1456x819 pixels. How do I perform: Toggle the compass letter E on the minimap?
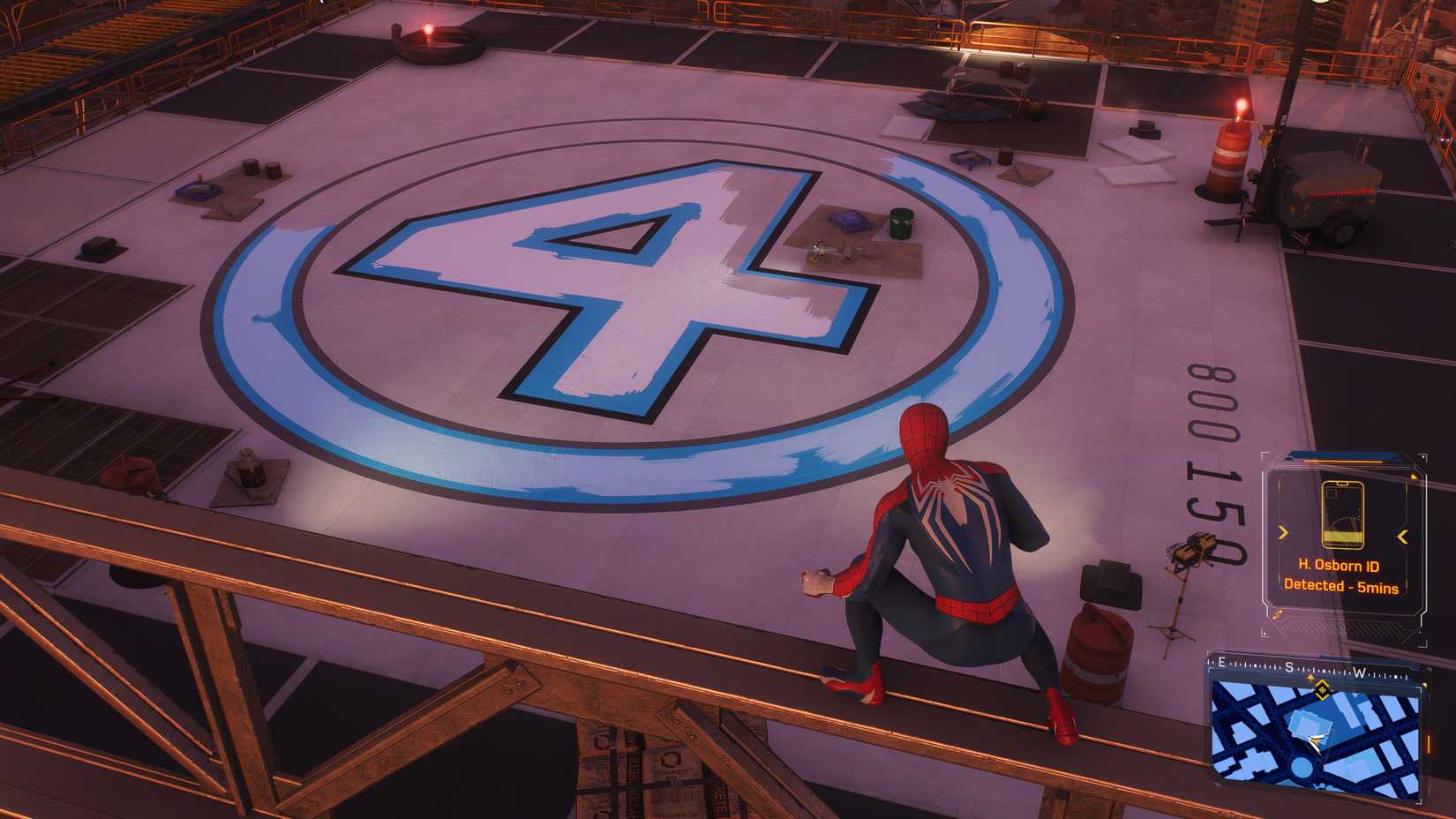1221,661
